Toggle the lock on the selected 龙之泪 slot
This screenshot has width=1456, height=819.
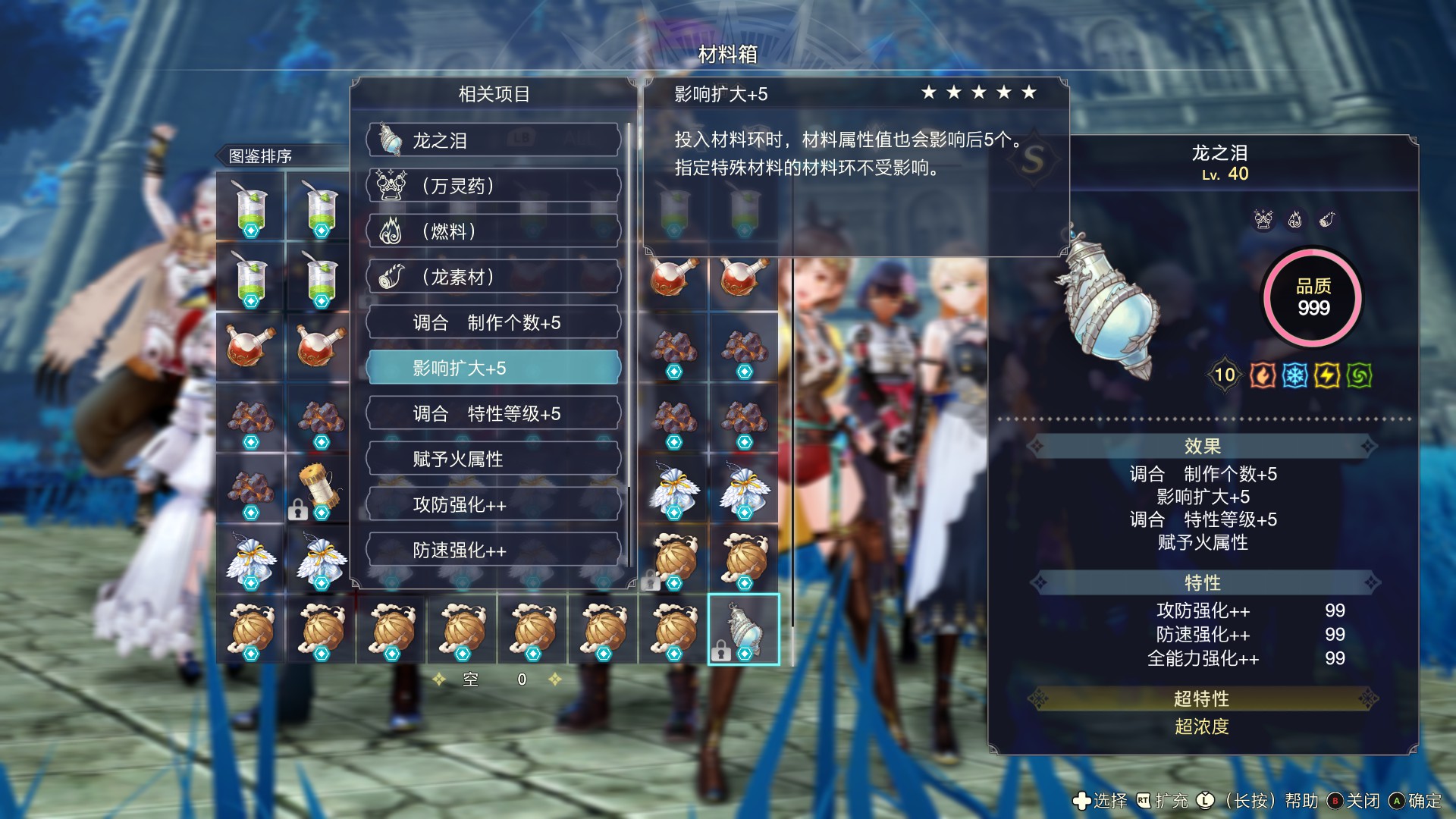pos(720,652)
